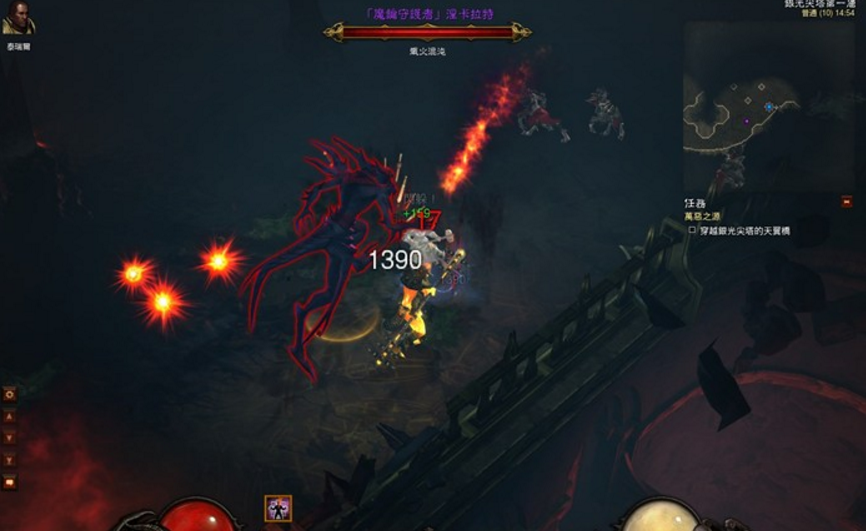Click the Tyrael follower portrait
866x531 pixels.
coord(17,23)
